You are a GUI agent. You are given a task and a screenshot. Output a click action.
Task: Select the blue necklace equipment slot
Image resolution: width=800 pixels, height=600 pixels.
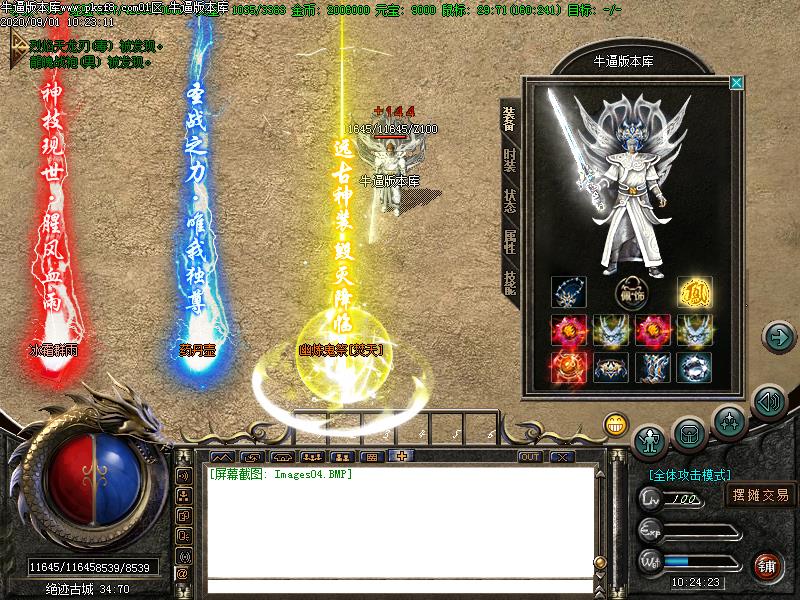pos(568,293)
